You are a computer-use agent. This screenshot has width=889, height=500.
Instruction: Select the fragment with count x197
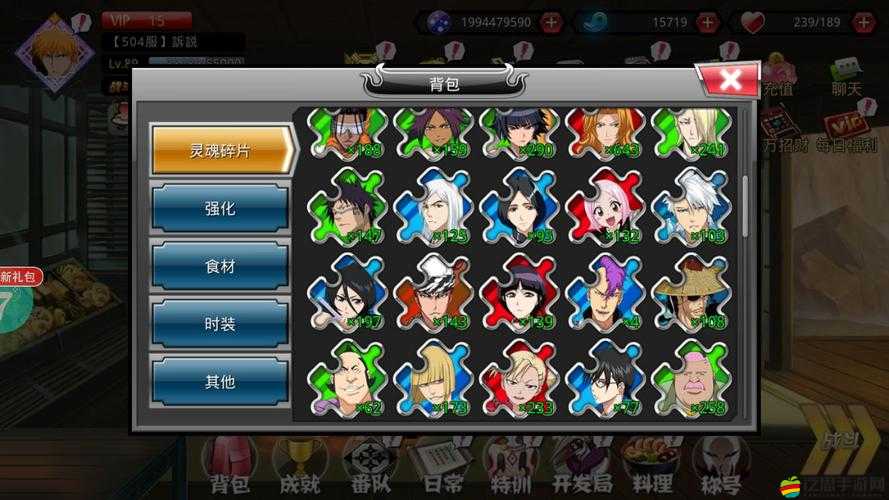pyautogui.click(x=346, y=291)
